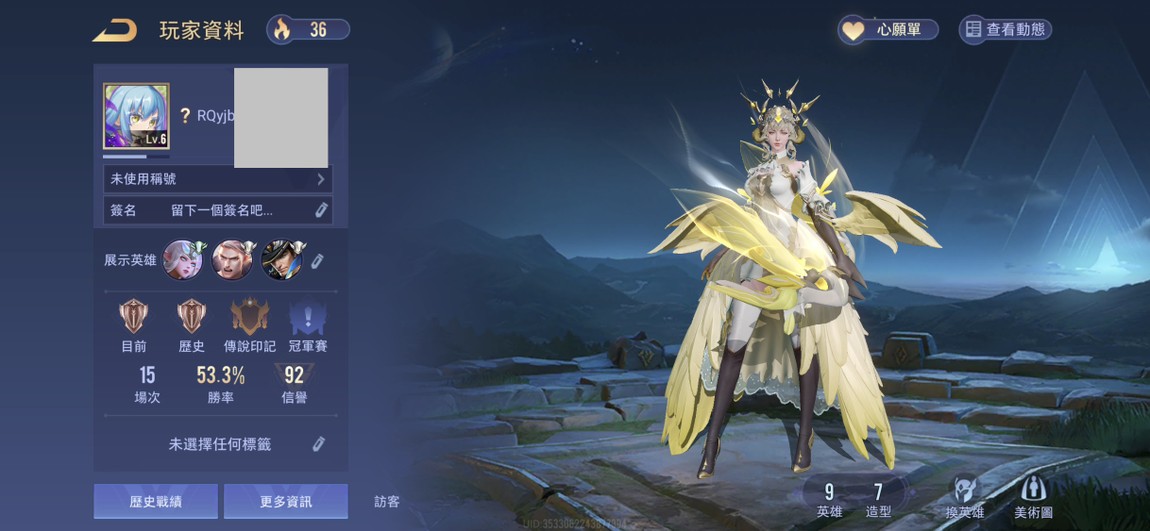Screen dimensions: 1150x531
Task: Open 更多資訊 more info
Action: point(285,501)
